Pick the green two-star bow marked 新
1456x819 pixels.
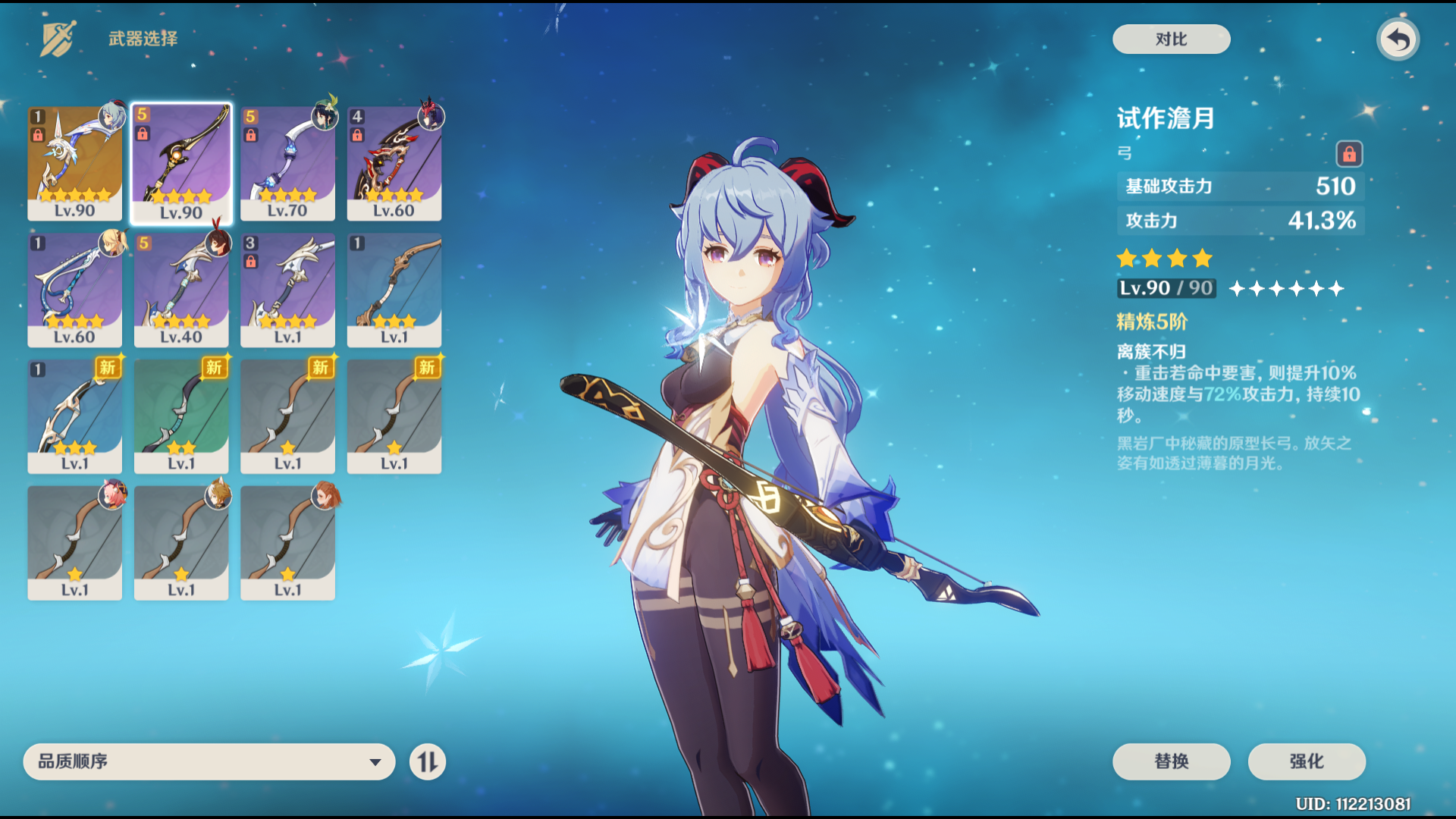click(181, 416)
